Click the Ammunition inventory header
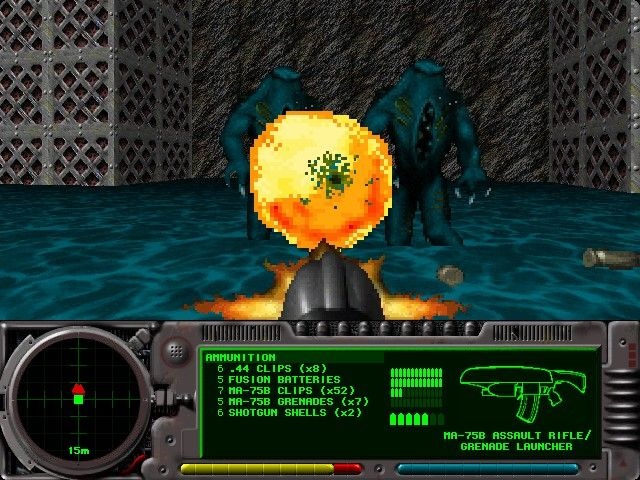Screen dimensions: 640x480 pyautogui.click(x=241, y=357)
